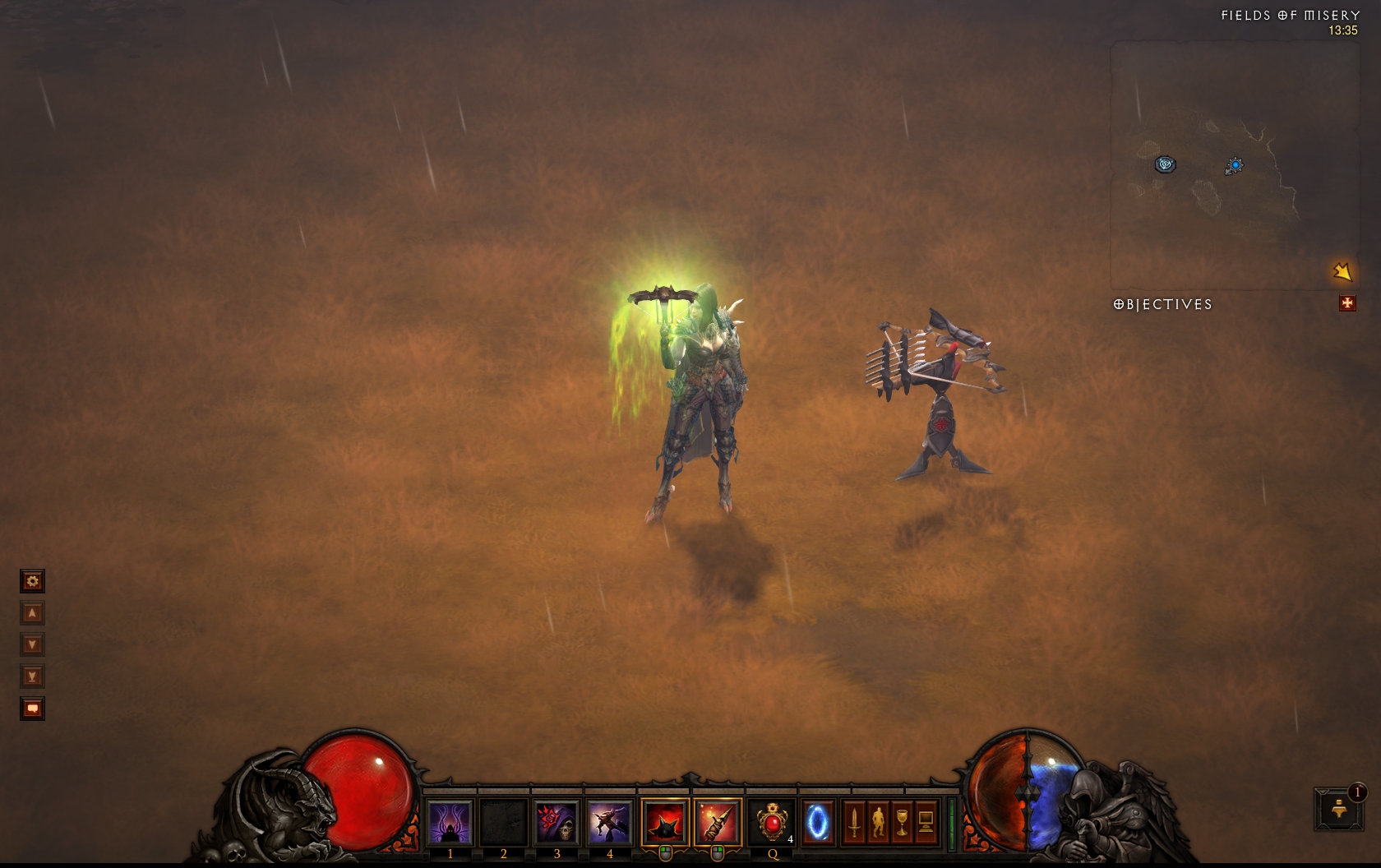Click the chat scroll-up arrow button

click(x=32, y=613)
